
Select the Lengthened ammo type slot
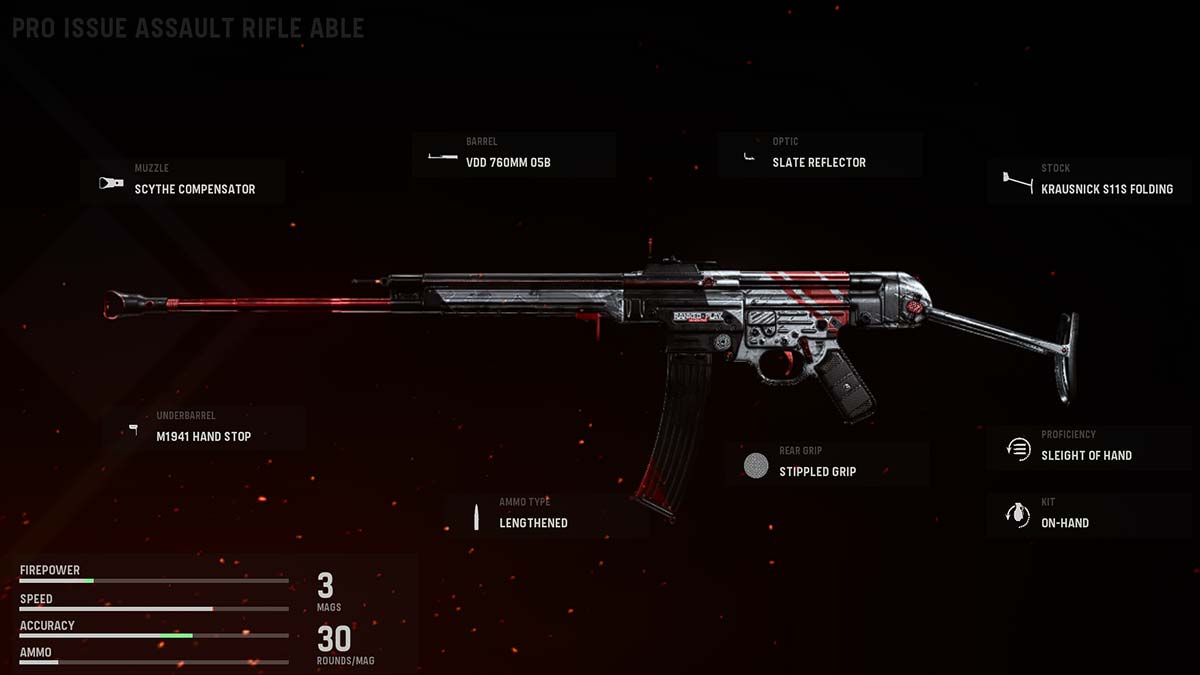point(545,516)
